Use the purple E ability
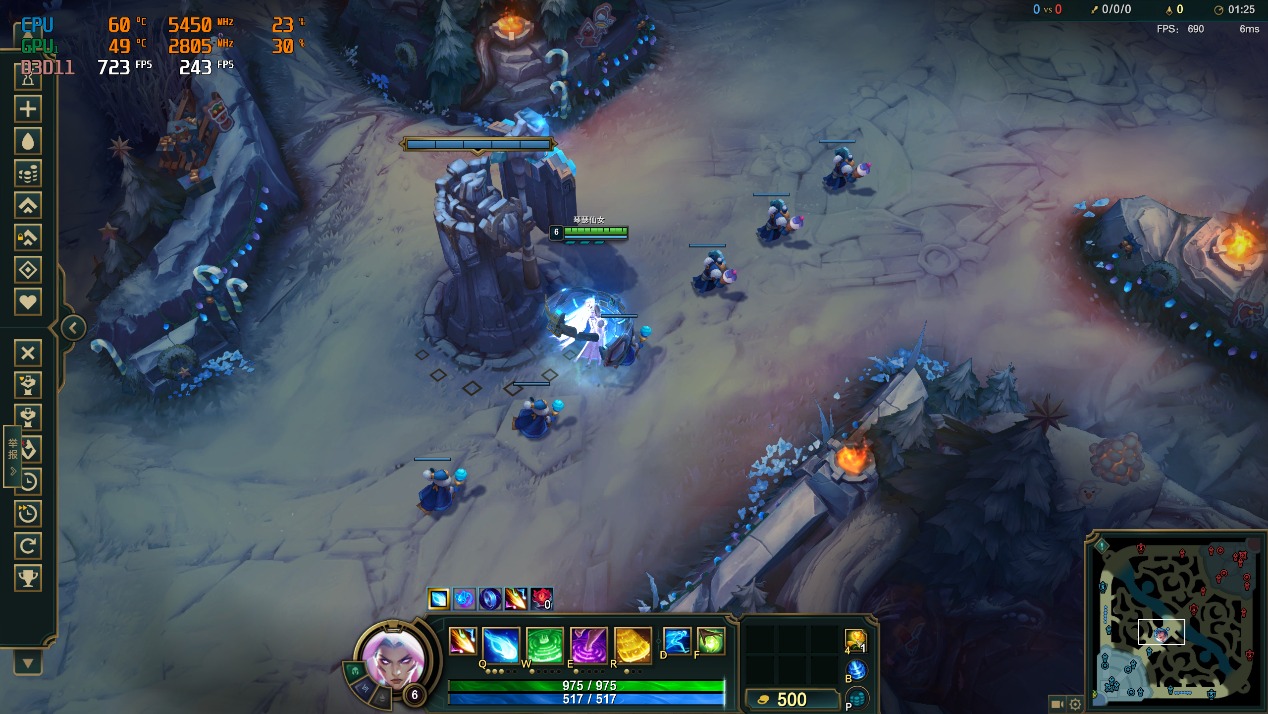 pyautogui.click(x=589, y=645)
